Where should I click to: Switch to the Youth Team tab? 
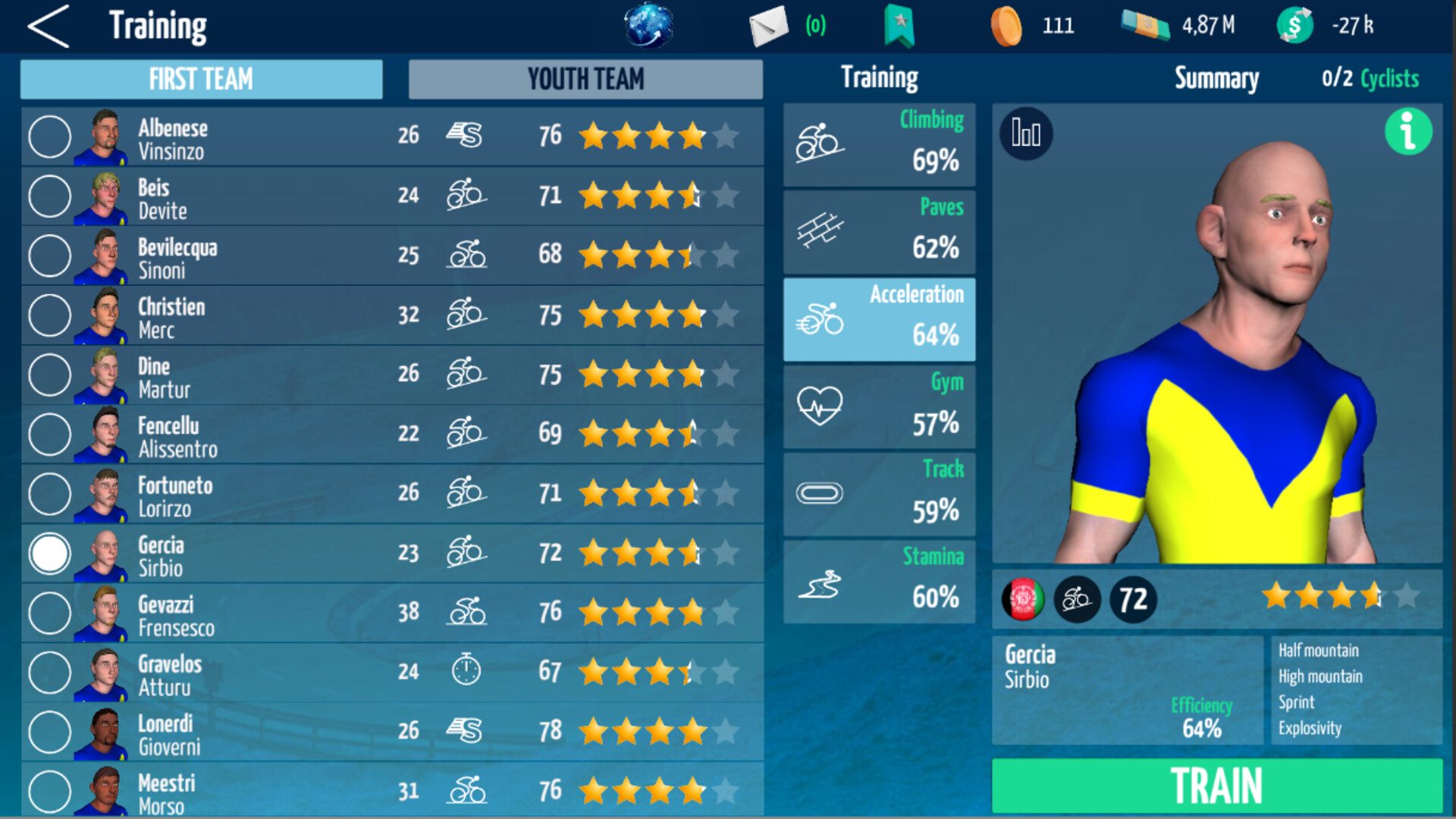point(585,79)
